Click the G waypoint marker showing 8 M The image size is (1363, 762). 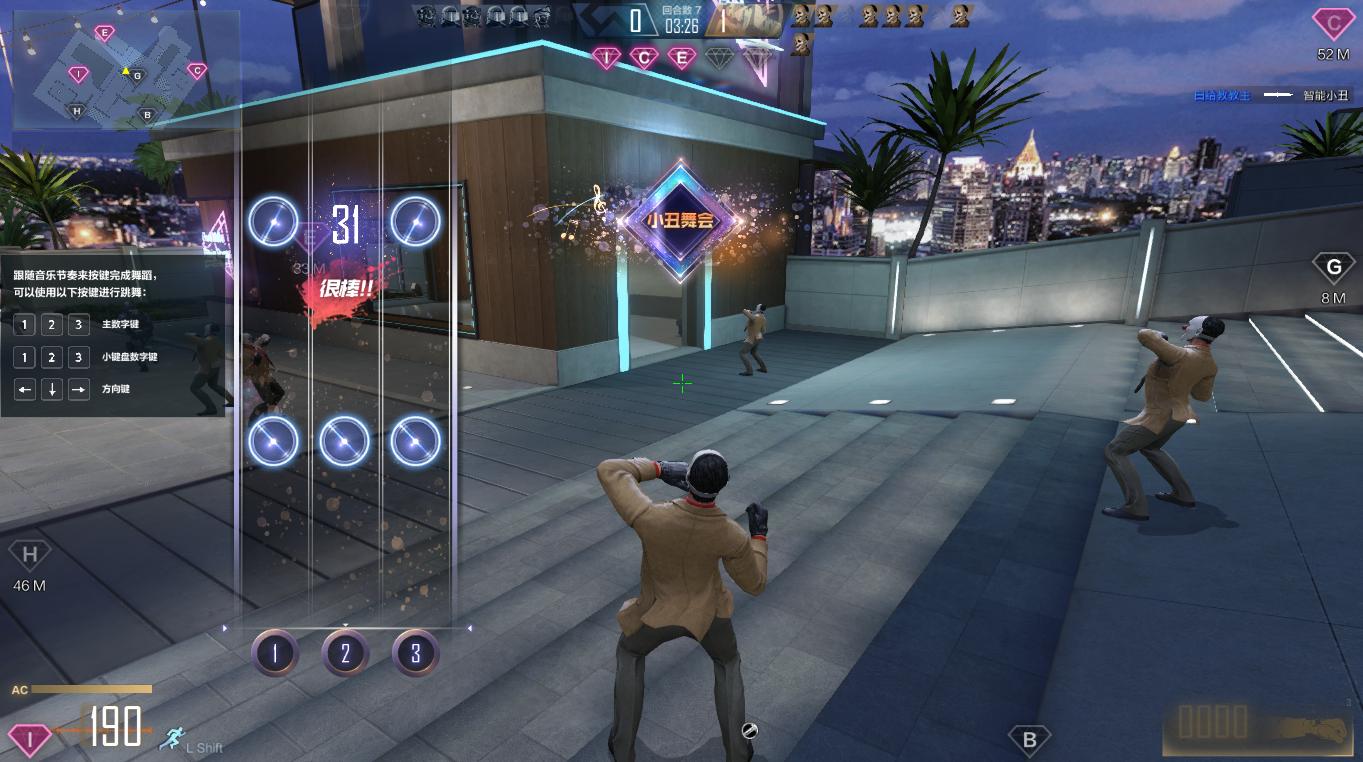point(1332,267)
